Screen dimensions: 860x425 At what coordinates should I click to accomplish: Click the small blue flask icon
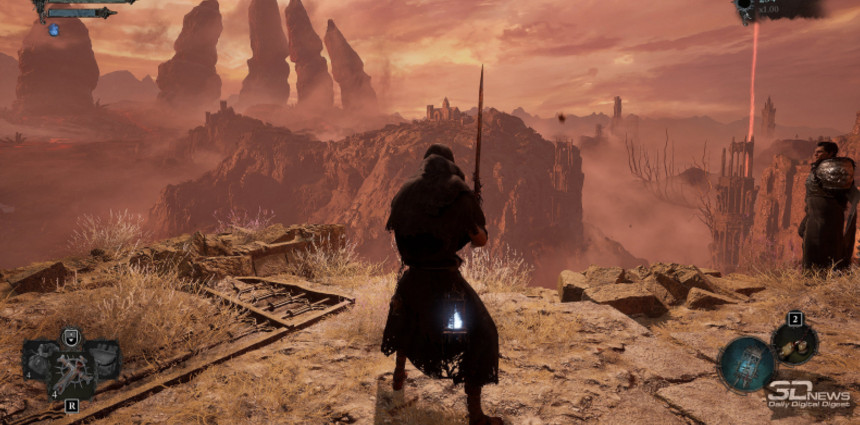[53, 30]
